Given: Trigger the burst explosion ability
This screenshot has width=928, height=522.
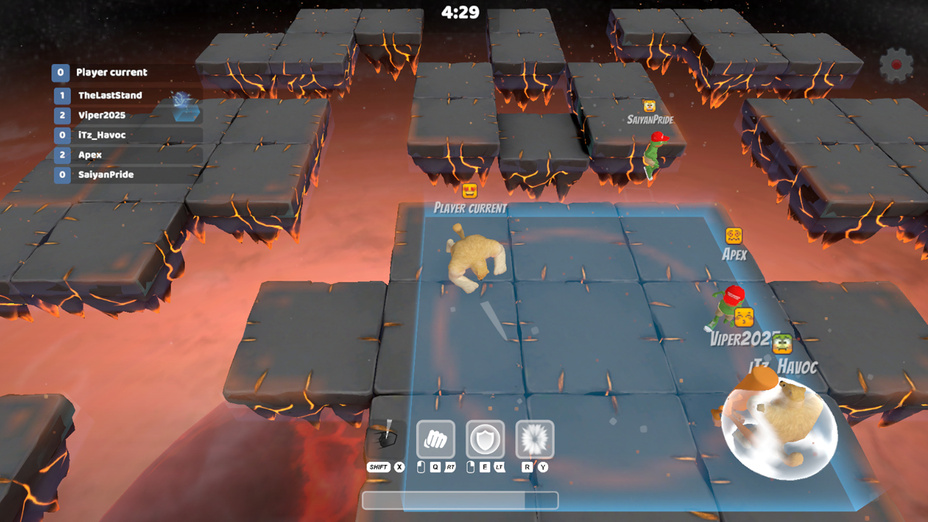Looking at the screenshot, I should click(535, 439).
